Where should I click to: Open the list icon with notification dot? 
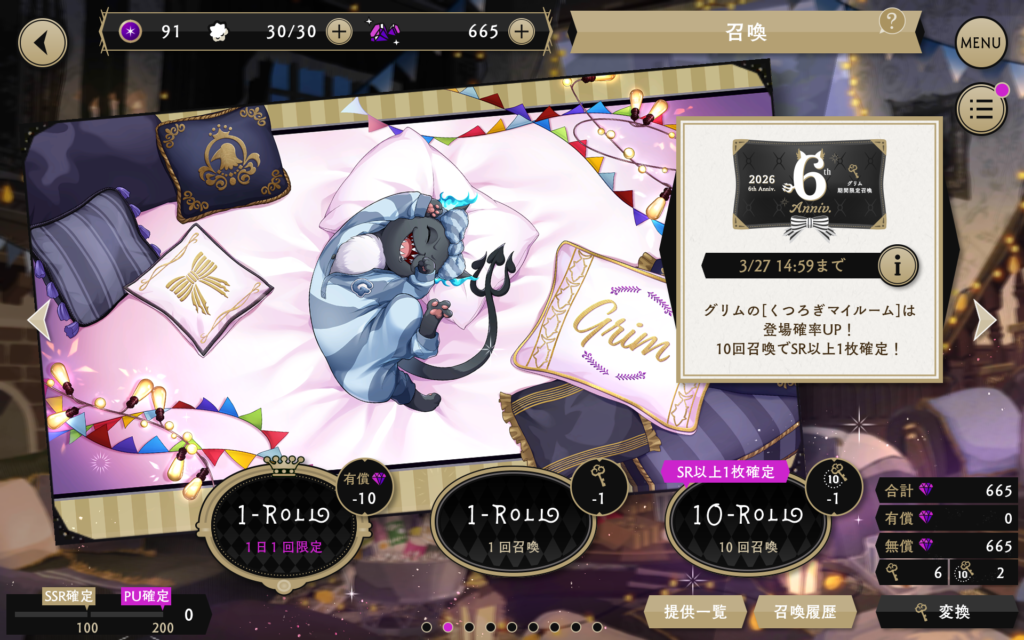pyautogui.click(x=981, y=109)
